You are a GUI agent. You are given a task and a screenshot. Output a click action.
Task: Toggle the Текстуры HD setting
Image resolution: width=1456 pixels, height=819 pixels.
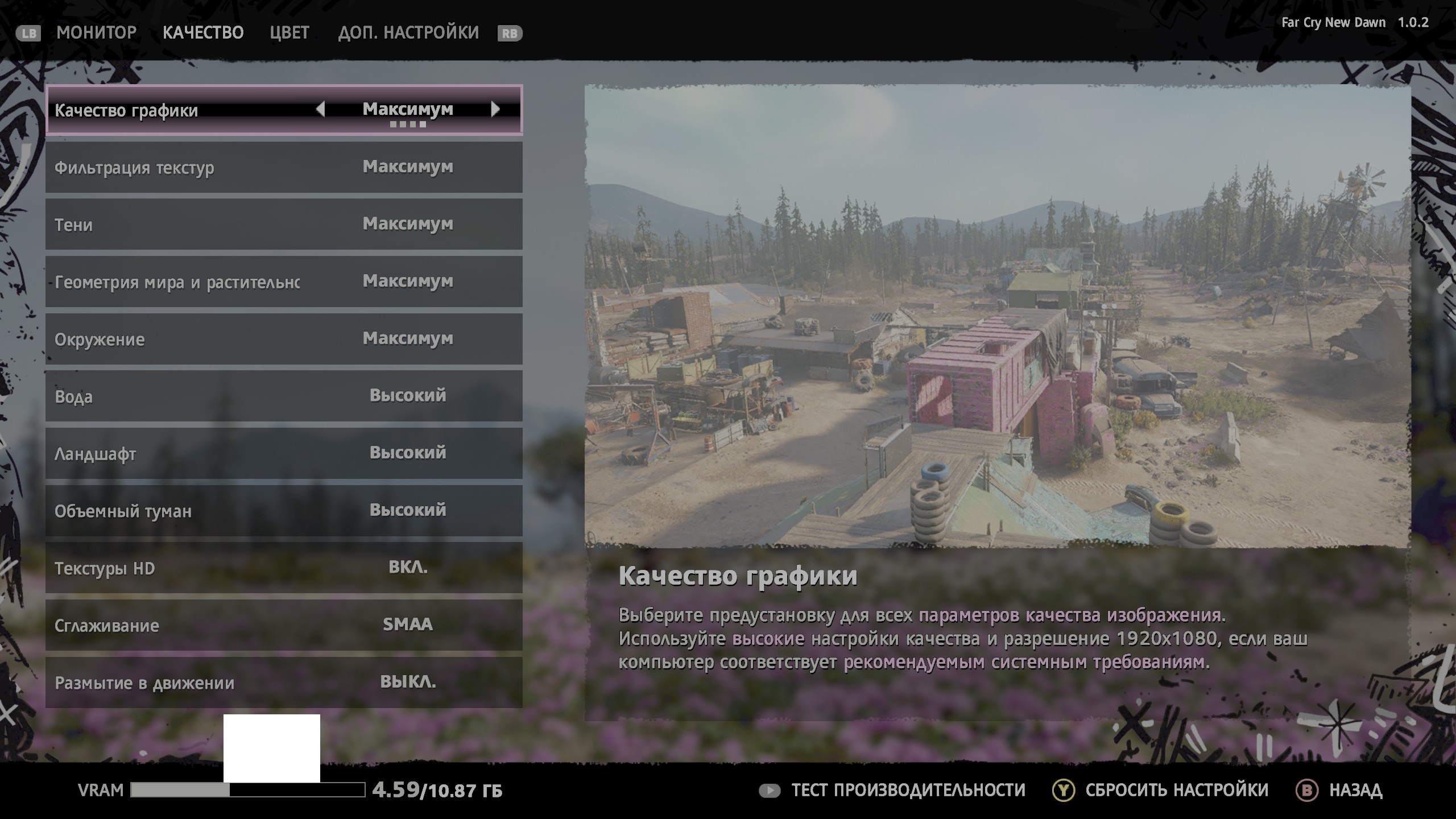tap(283, 568)
